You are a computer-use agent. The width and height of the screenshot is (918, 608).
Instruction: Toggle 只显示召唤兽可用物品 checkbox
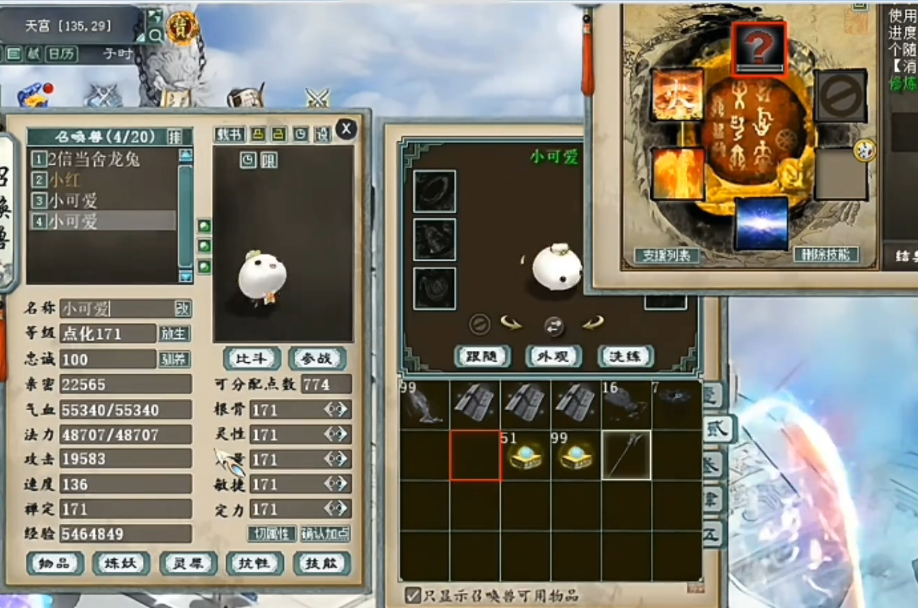click(x=412, y=595)
